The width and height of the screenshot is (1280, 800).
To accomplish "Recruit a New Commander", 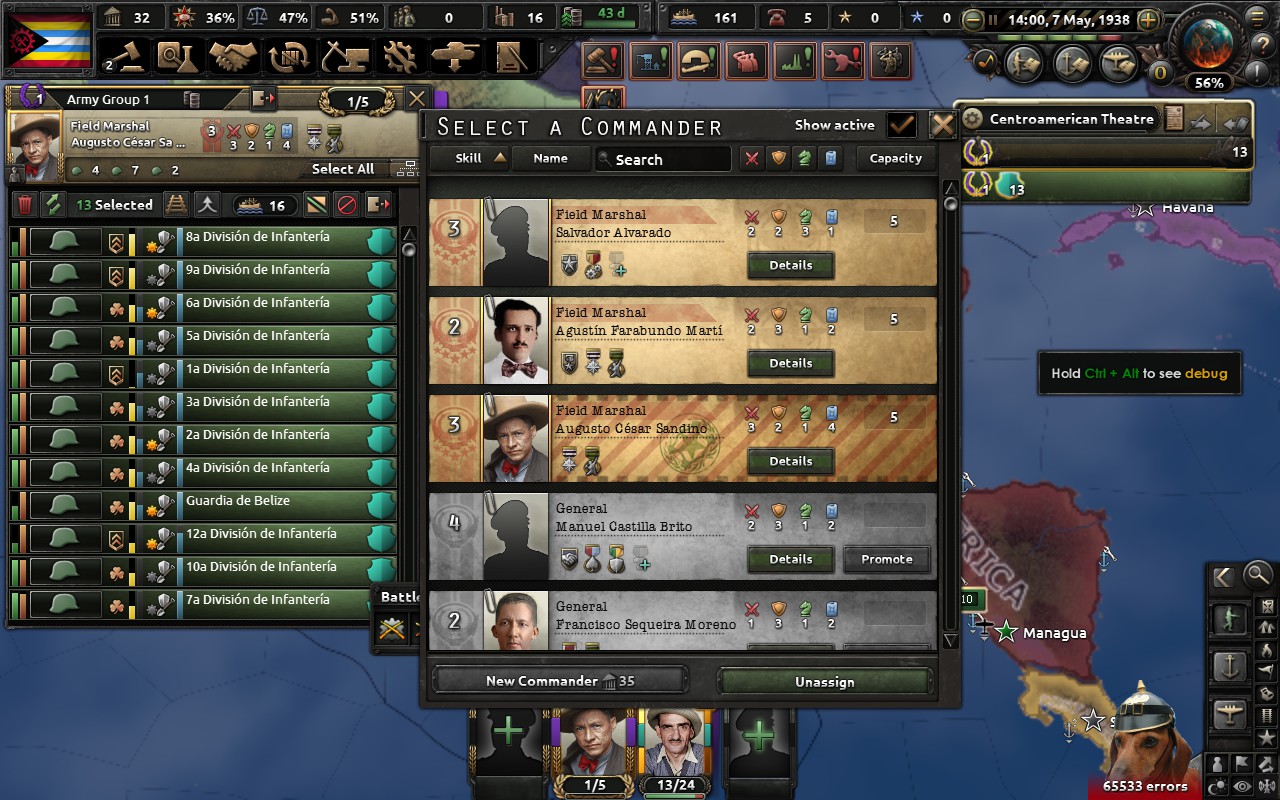I will [x=560, y=681].
